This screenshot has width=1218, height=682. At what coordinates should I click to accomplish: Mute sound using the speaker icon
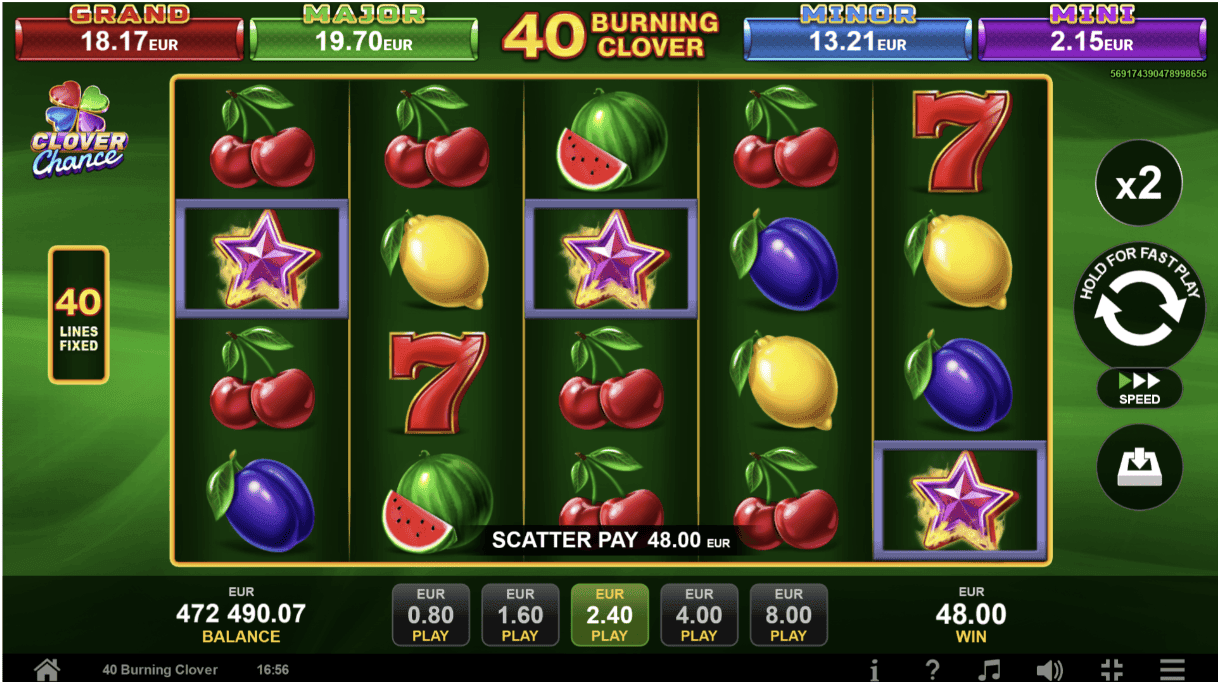1049,669
